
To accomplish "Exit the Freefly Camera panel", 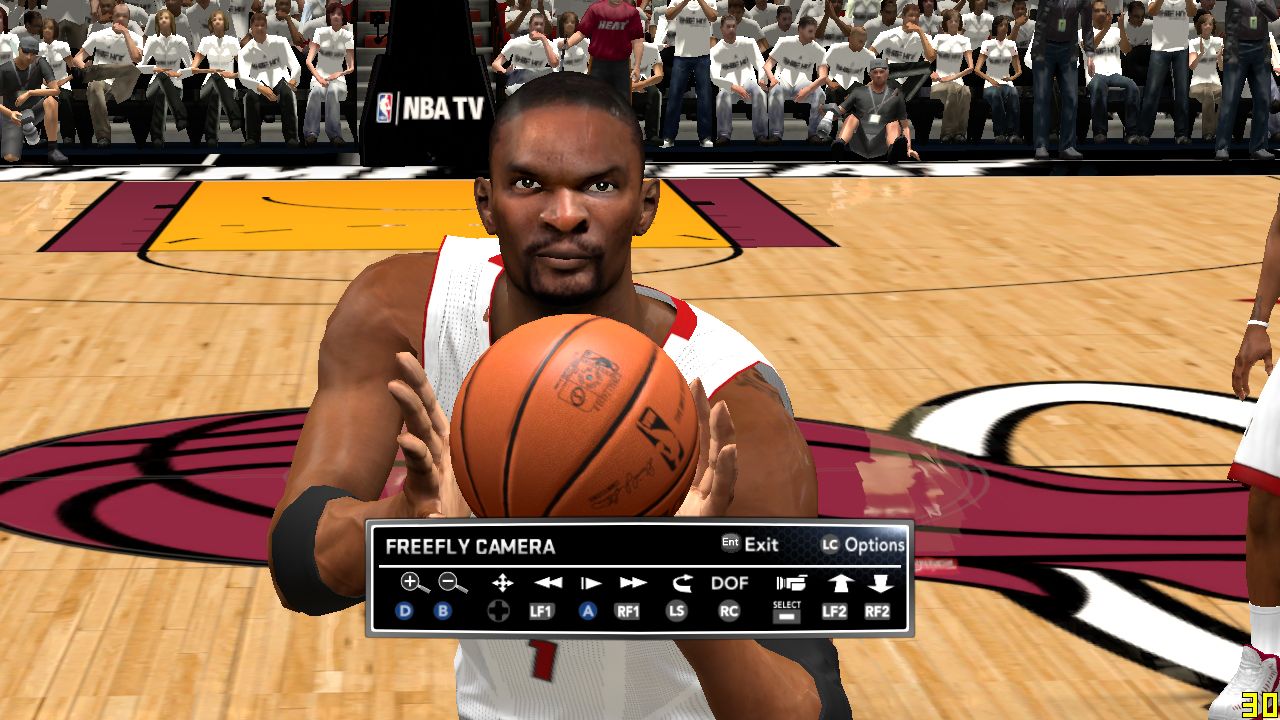I will click(x=750, y=545).
